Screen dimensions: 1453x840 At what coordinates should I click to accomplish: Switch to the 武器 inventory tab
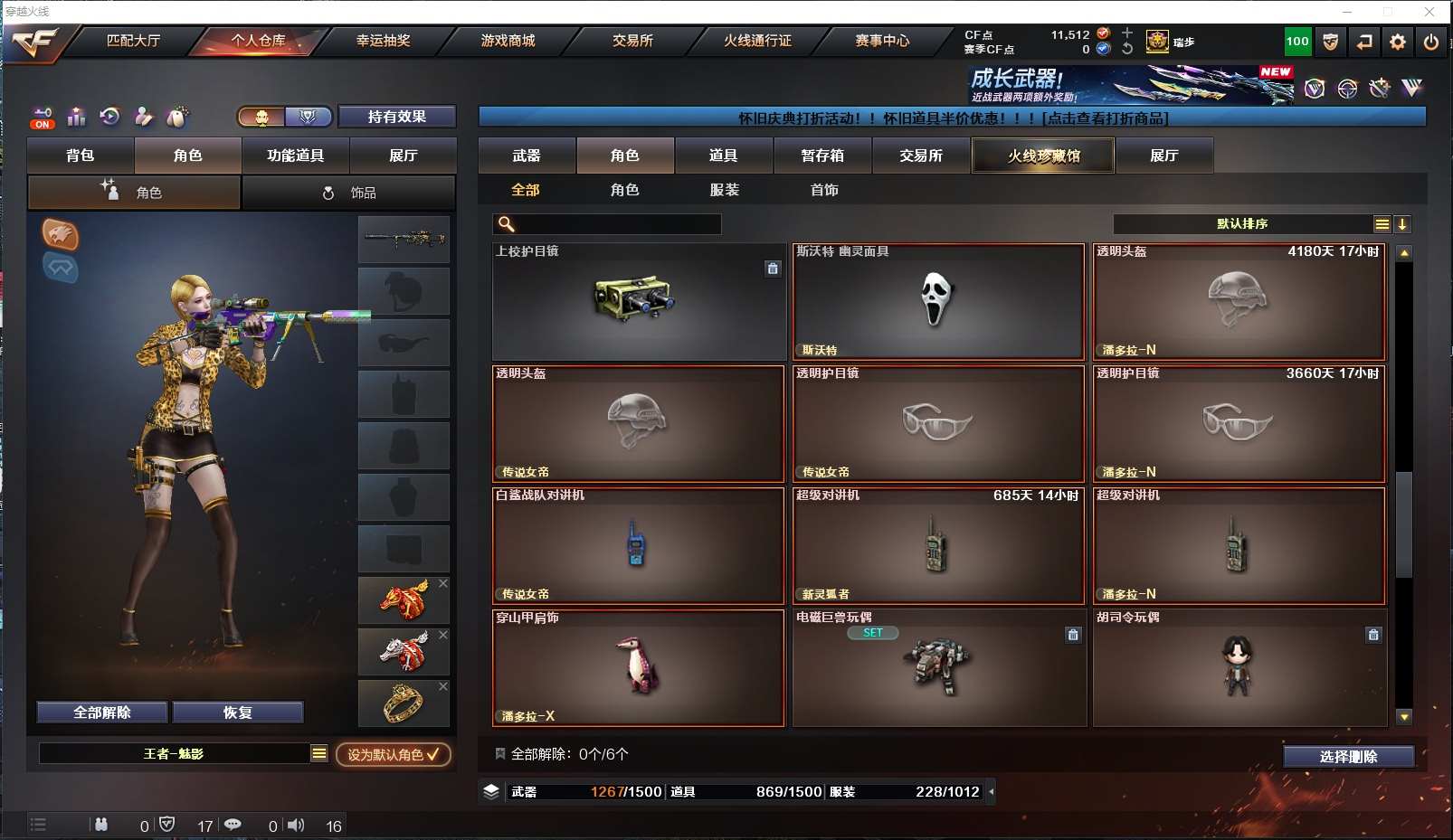pos(527,156)
